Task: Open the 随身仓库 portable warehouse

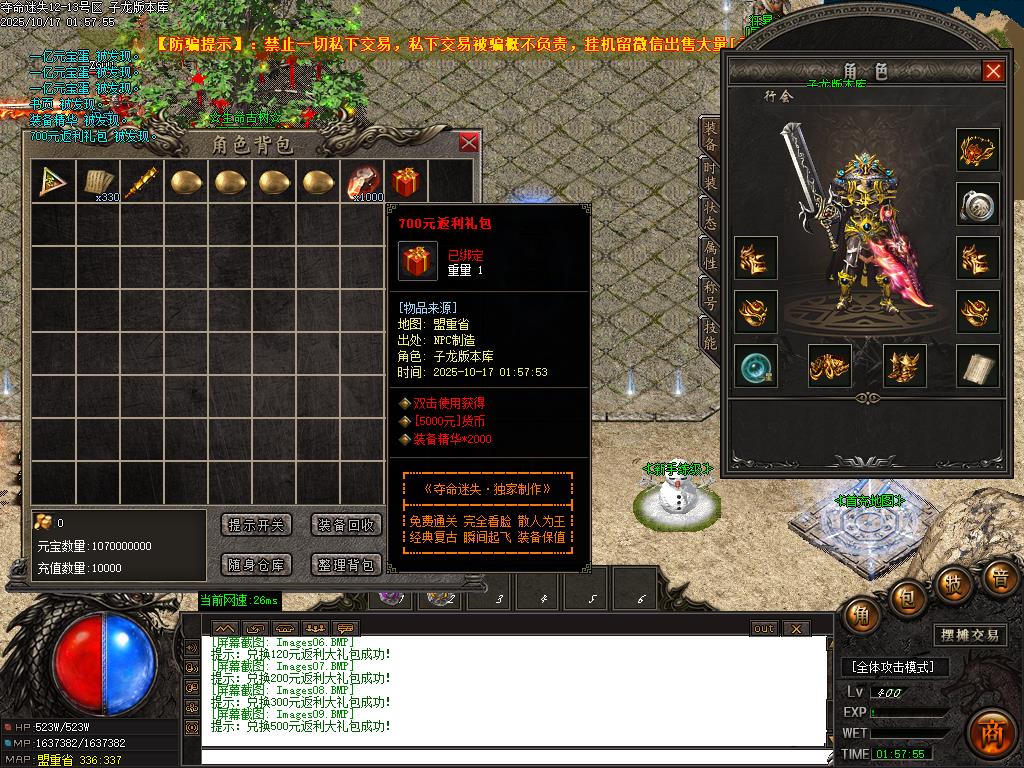Action: [256, 565]
